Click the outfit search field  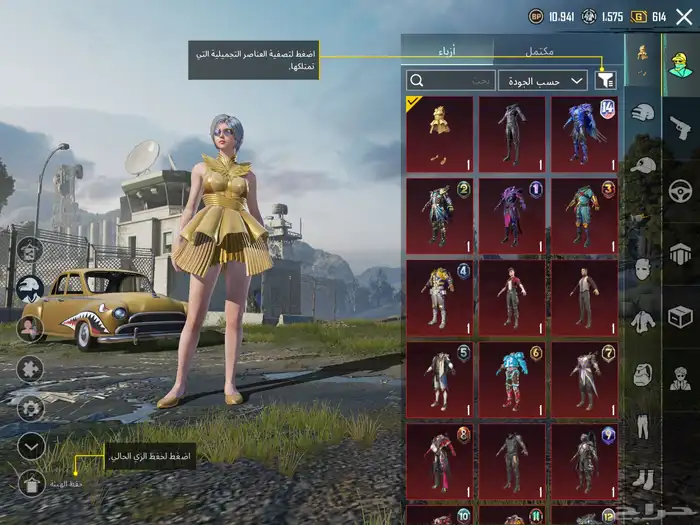(x=450, y=80)
